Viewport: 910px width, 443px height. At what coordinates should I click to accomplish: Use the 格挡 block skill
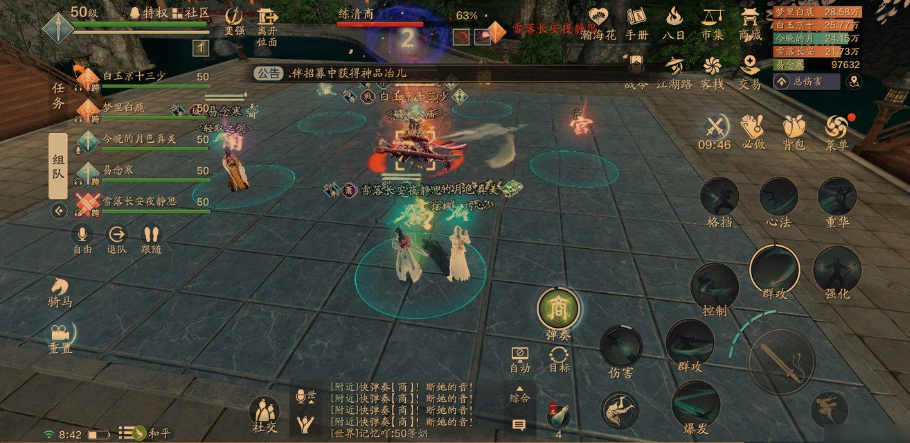pyautogui.click(x=719, y=200)
